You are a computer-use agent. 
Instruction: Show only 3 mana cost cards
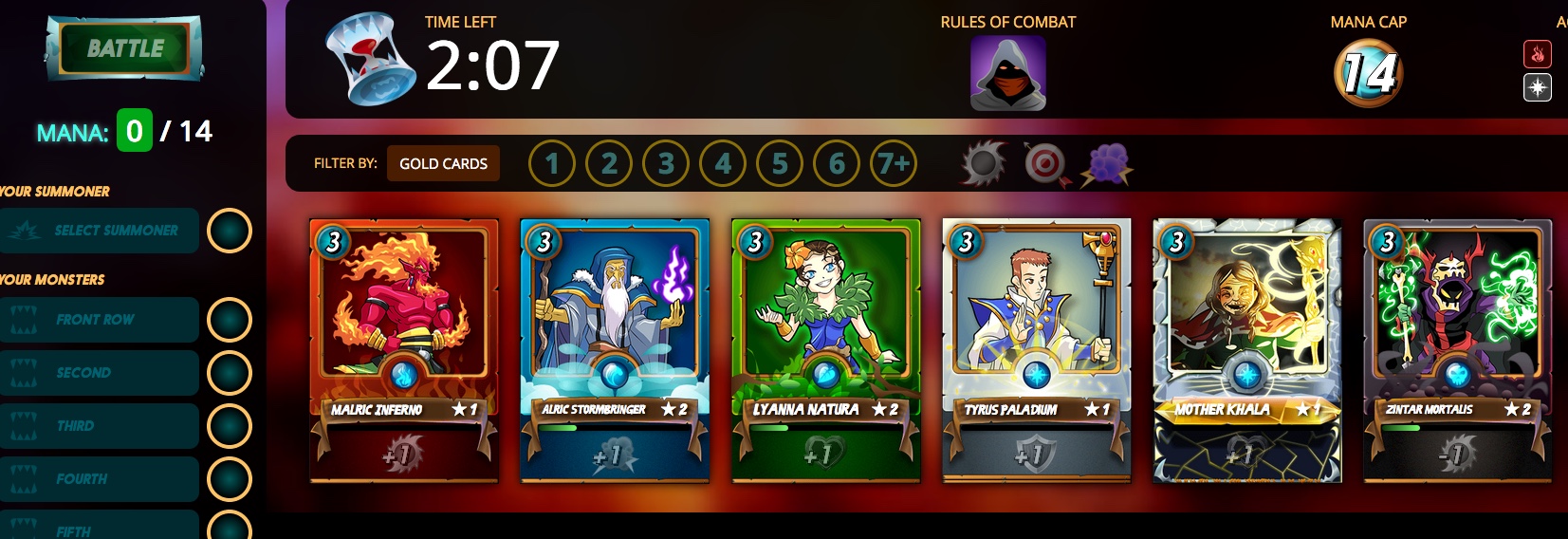666,164
